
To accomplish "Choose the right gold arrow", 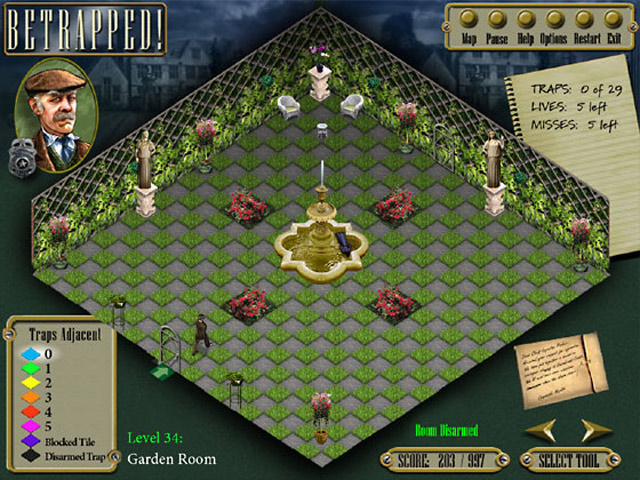I will [596, 429].
